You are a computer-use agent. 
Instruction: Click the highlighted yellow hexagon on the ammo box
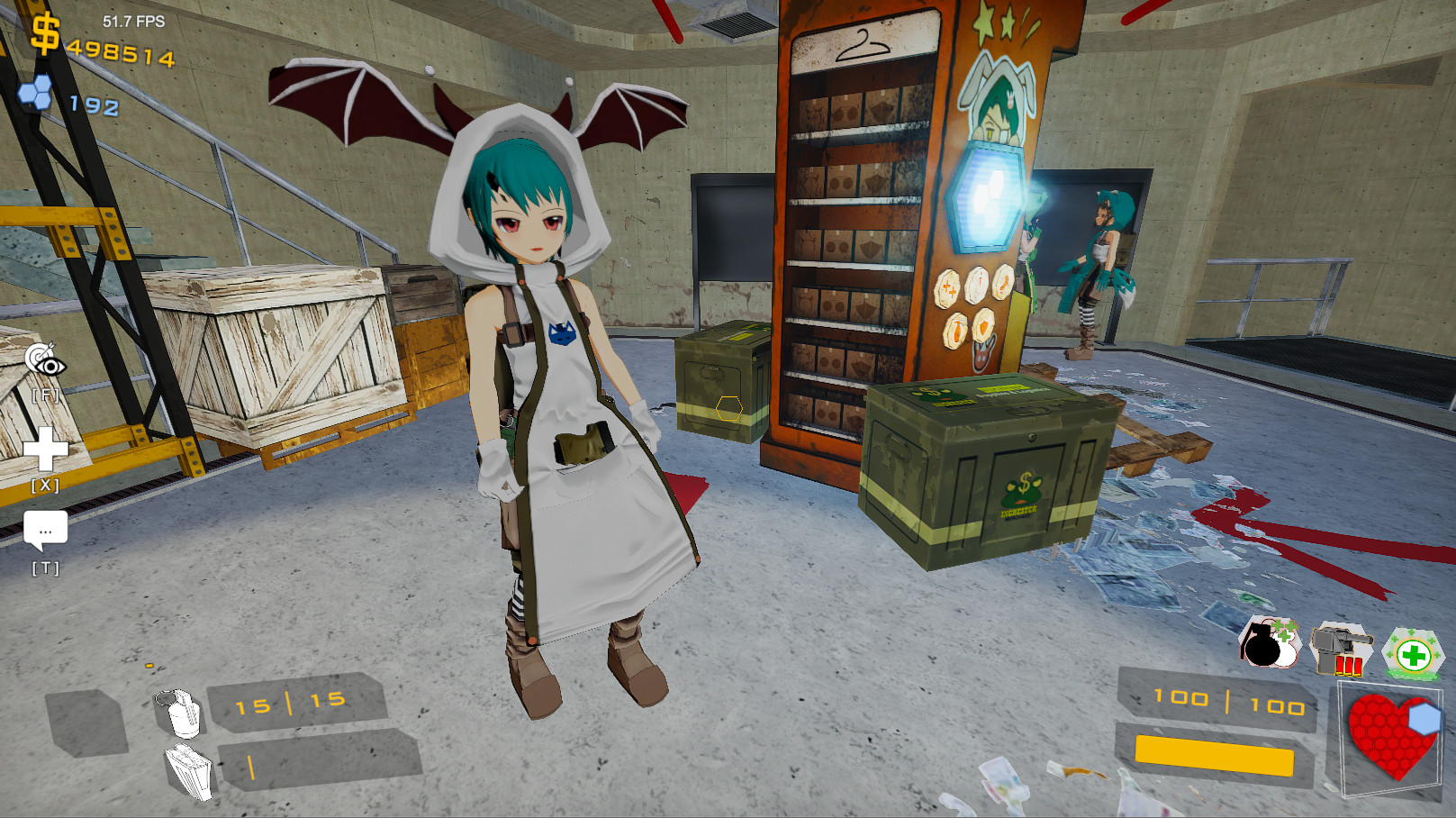[x=728, y=407]
